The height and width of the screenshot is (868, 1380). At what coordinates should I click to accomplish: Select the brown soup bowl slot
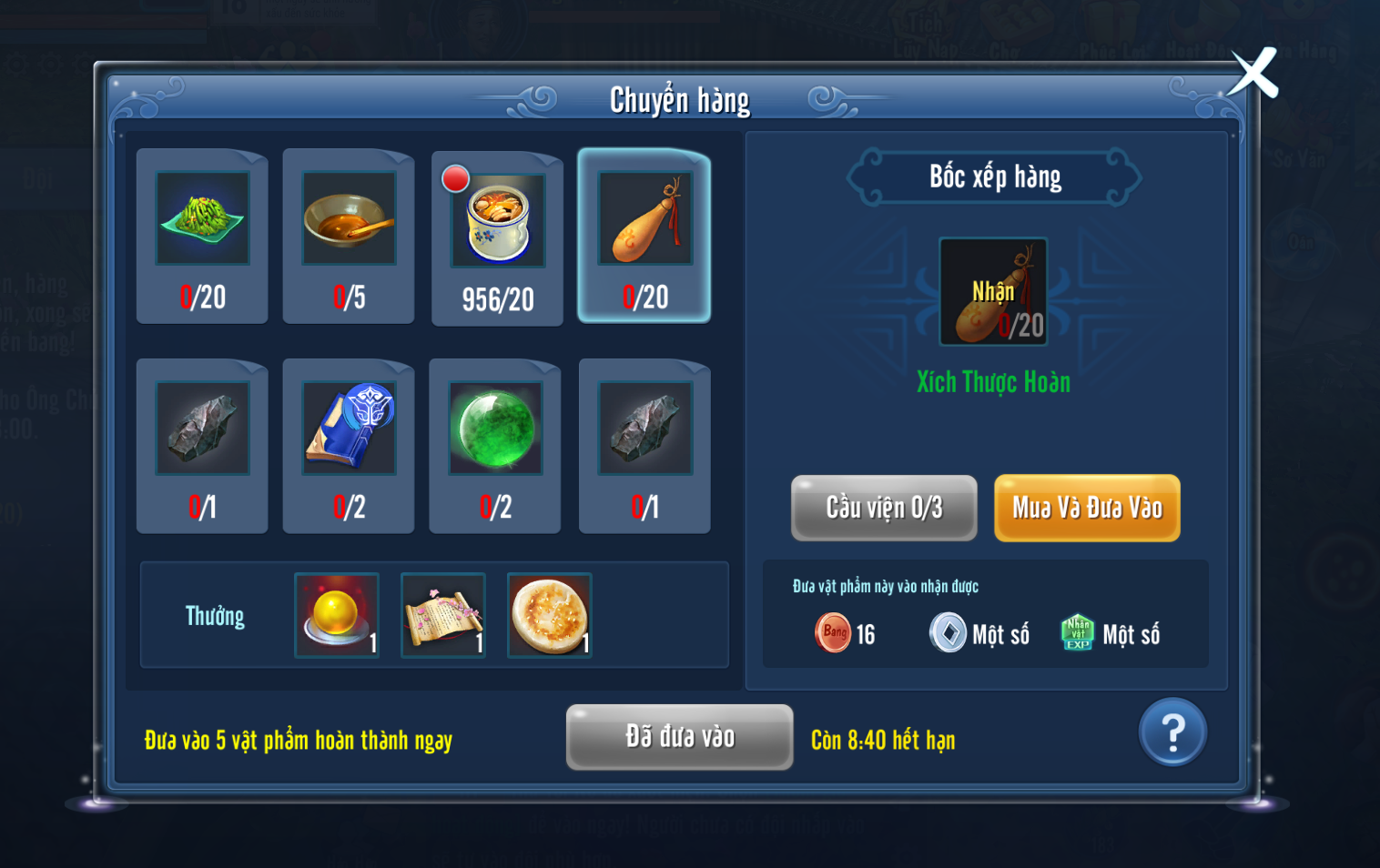[x=349, y=236]
